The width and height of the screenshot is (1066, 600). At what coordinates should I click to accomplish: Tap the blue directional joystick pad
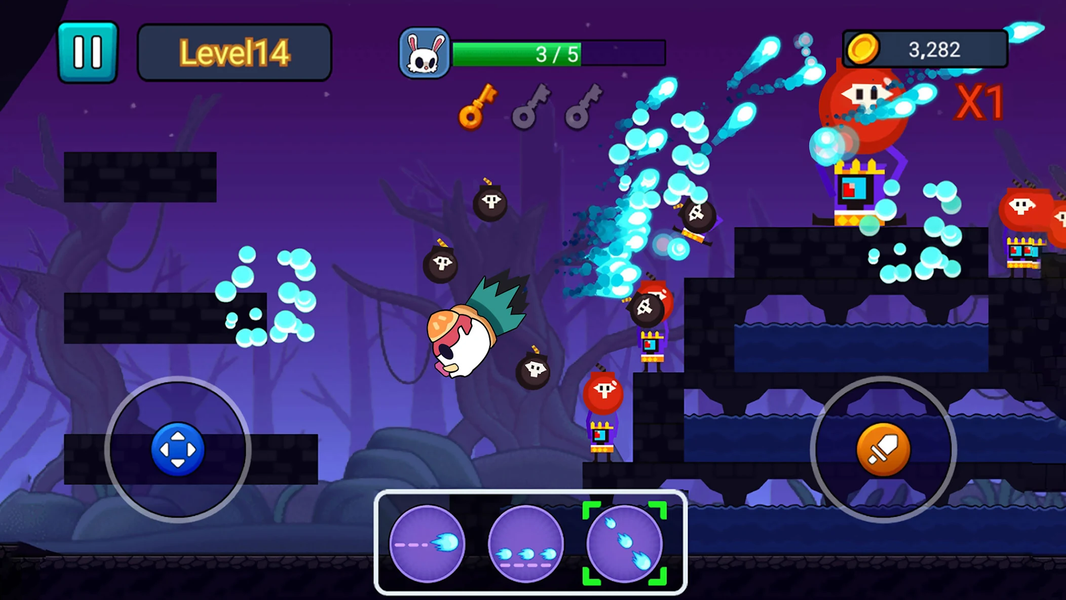tap(178, 449)
